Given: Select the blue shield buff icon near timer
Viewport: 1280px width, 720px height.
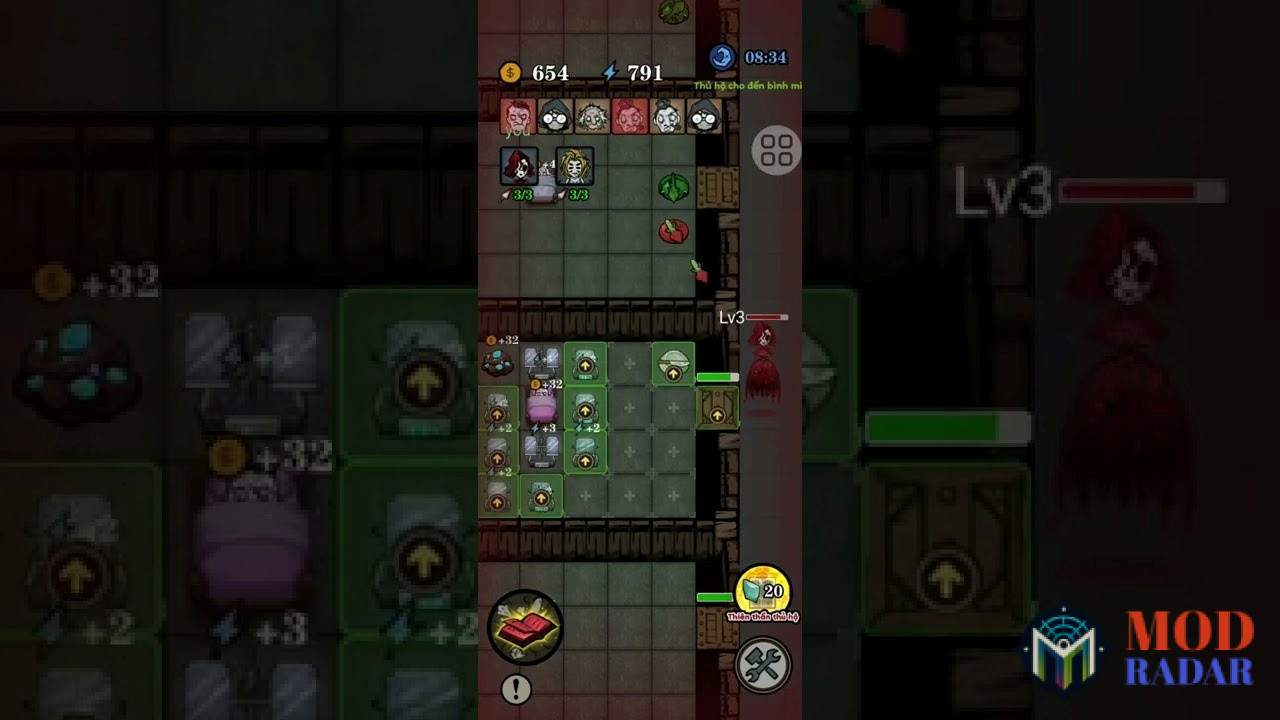Looking at the screenshot, I should [722, 58].
